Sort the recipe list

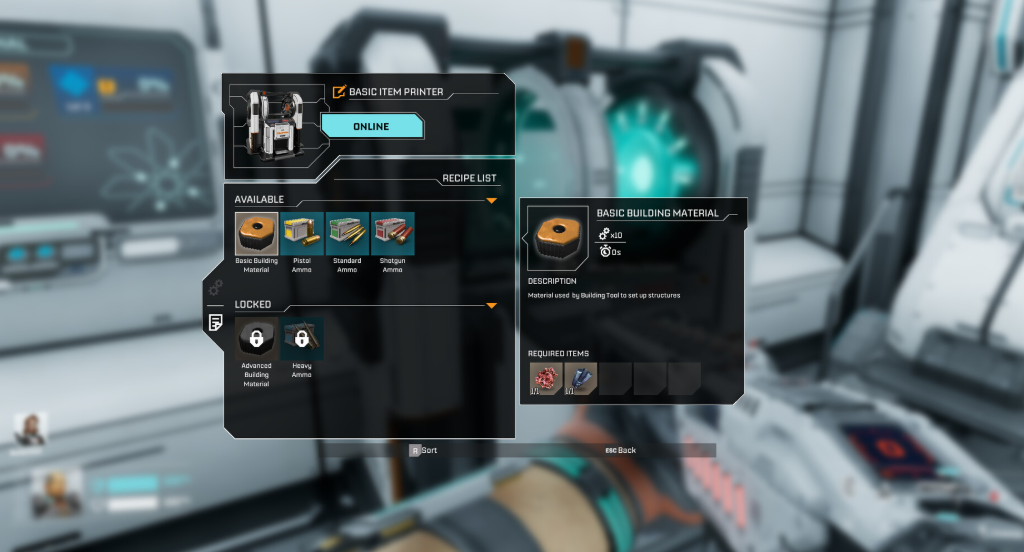[424, 451]
